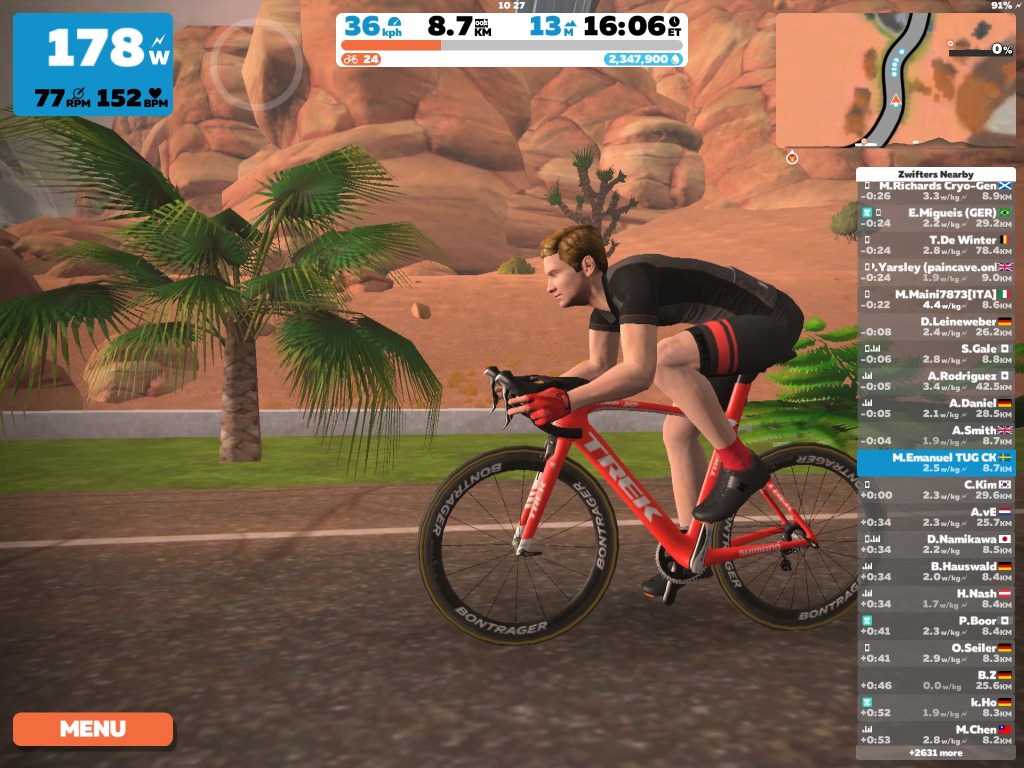Choose P.Boor from nearby riders
The height and width of the screenshot is (768, 1024).
tap(935, 626)
